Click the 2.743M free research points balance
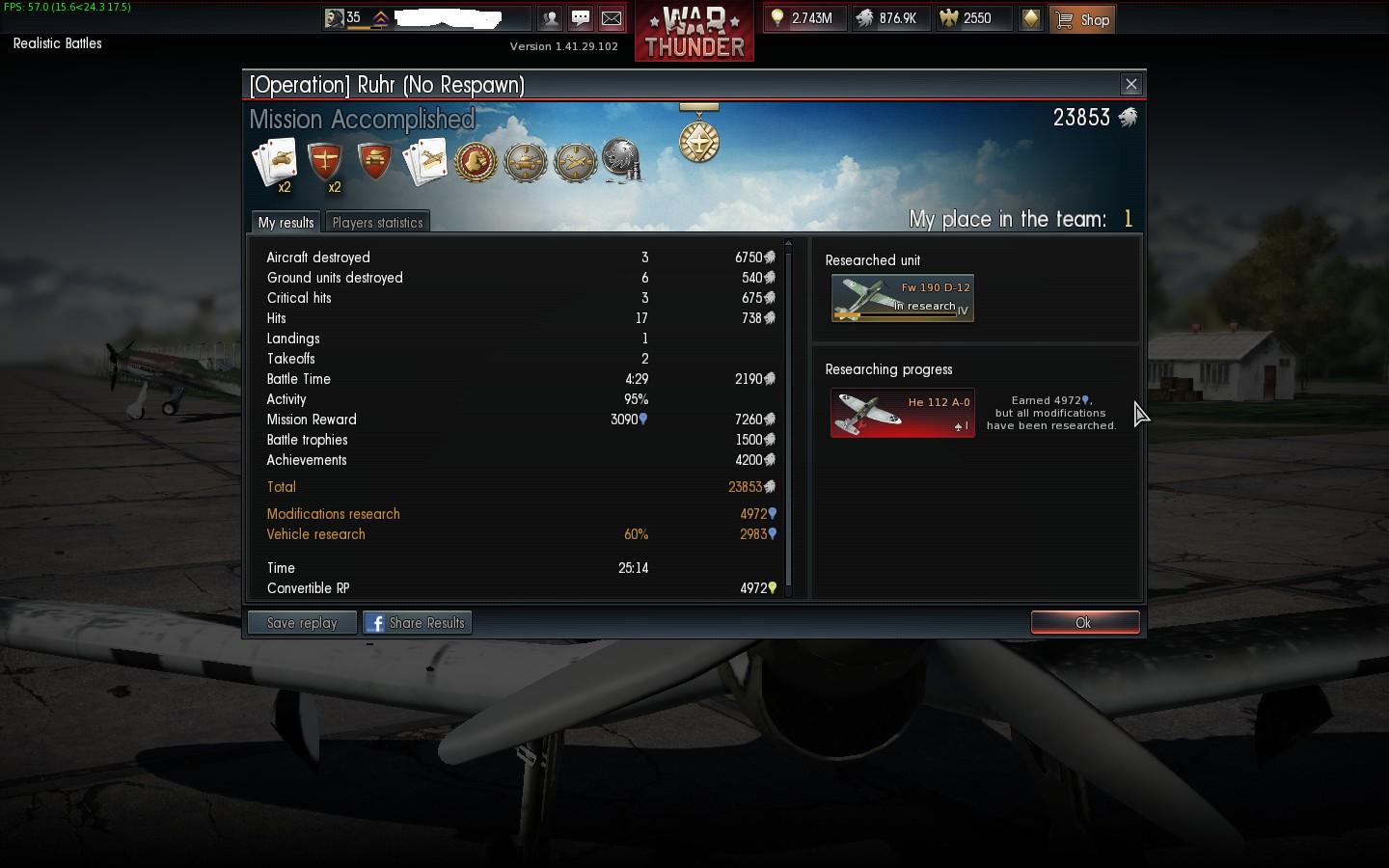This screenshot has width=1389, height=868. [803, 18]
